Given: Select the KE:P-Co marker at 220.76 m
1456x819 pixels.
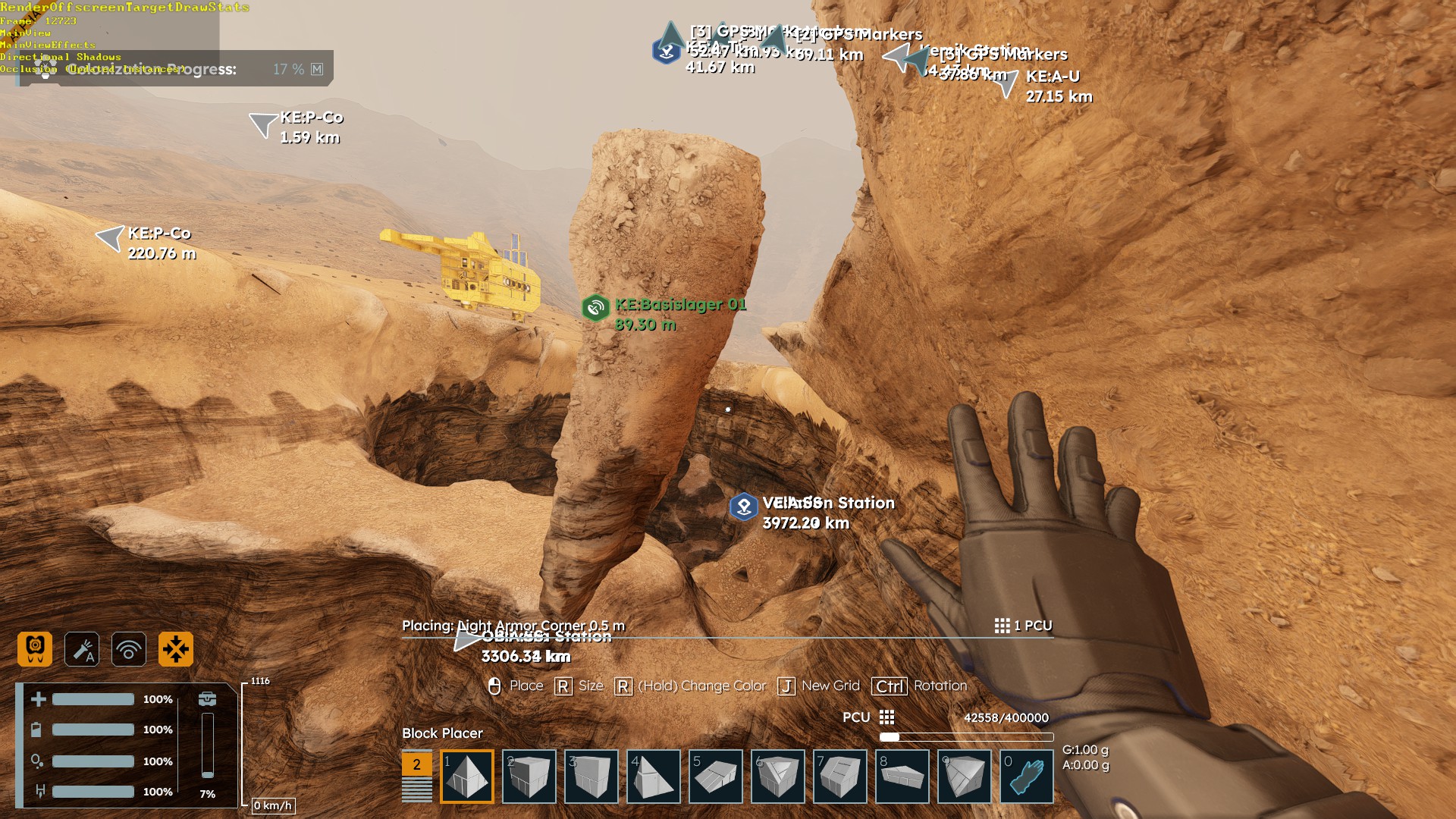Looking at the screenshot, I should click(111, 238).
